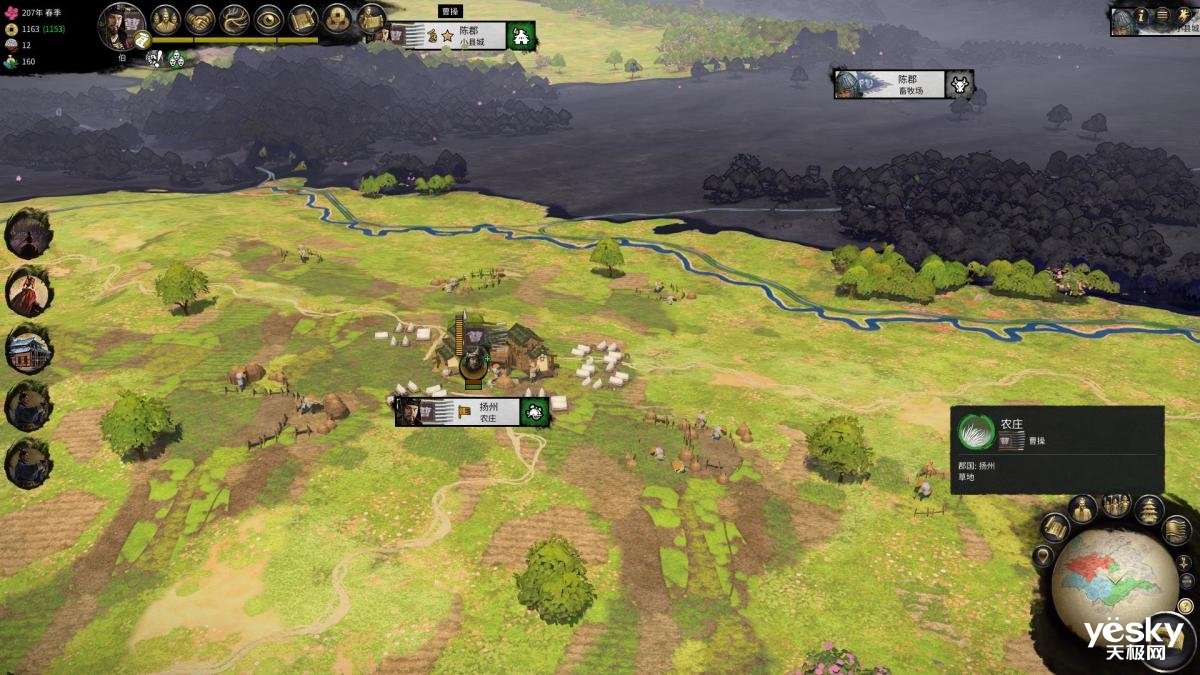This screenshot has width=1200, height=675.
Task: Open the eye-shaped spy panel
Action: (268, 19)
